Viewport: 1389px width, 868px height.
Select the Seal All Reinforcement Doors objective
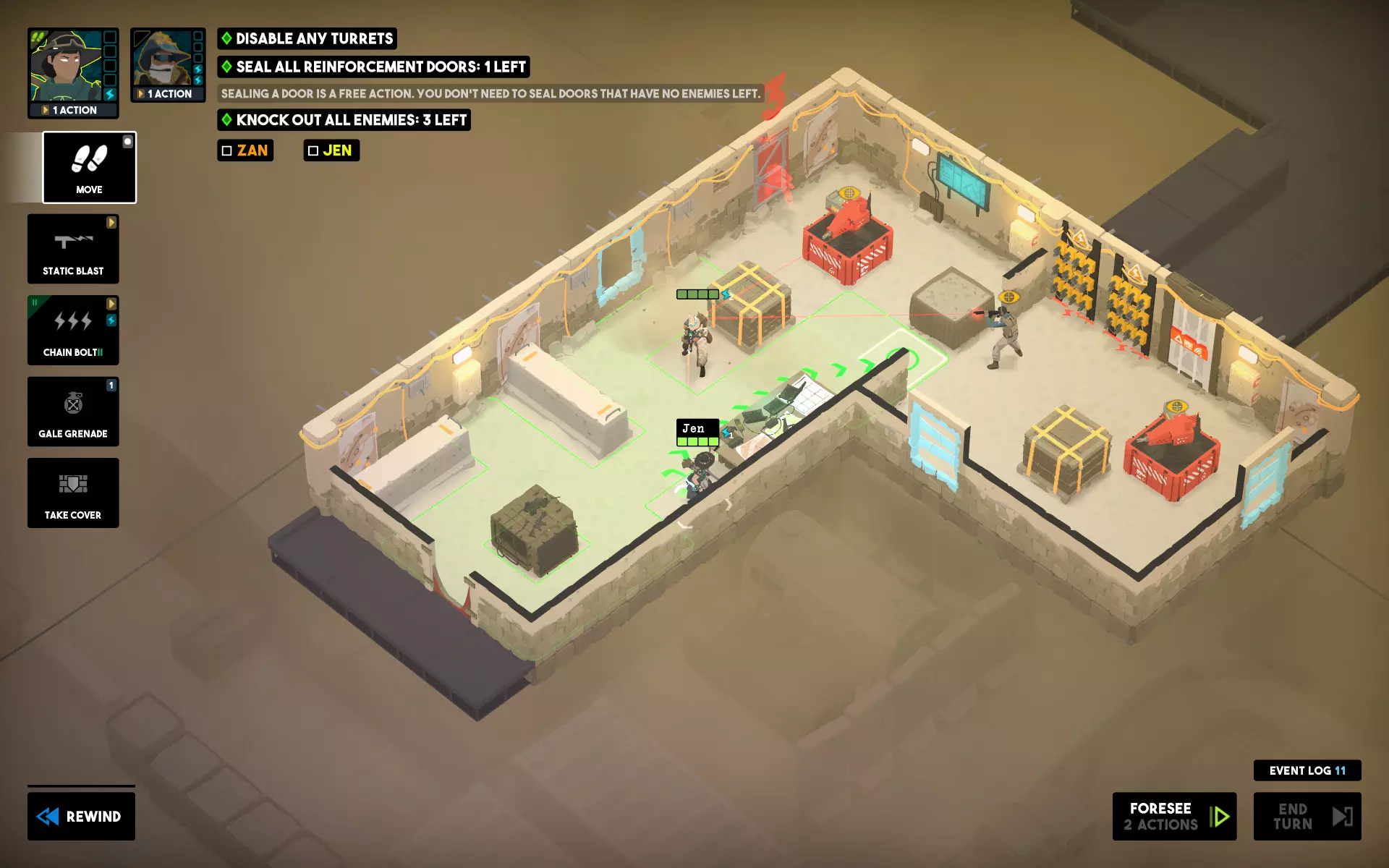point(373,67)
